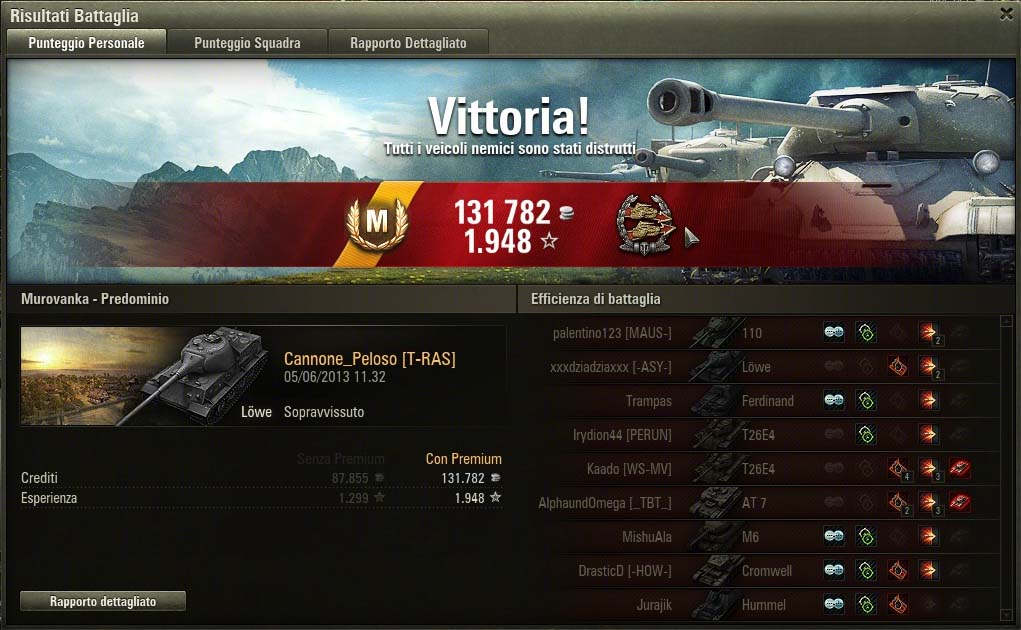Select the Punteggio Personale tab
This screenshot has width=1021, height=630.
coord(86,43)
